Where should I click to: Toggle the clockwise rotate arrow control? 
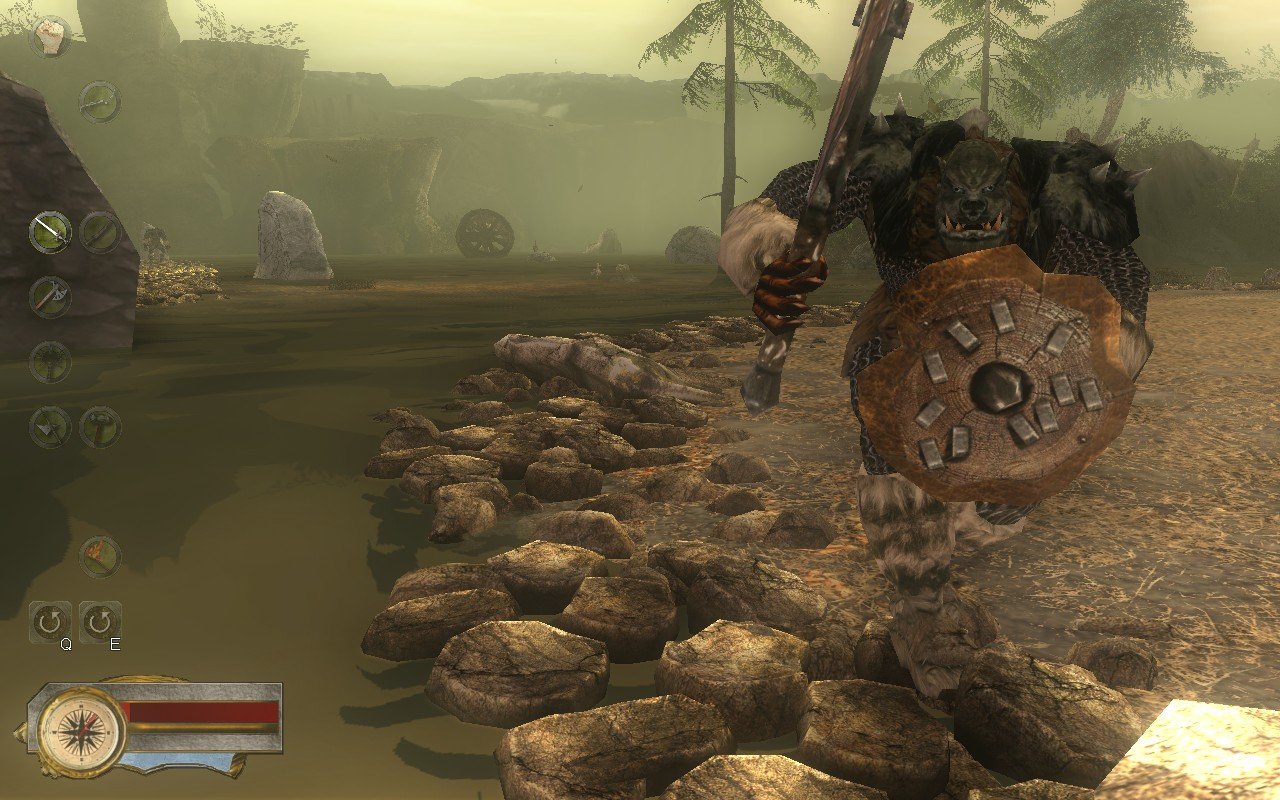(100, 620)
